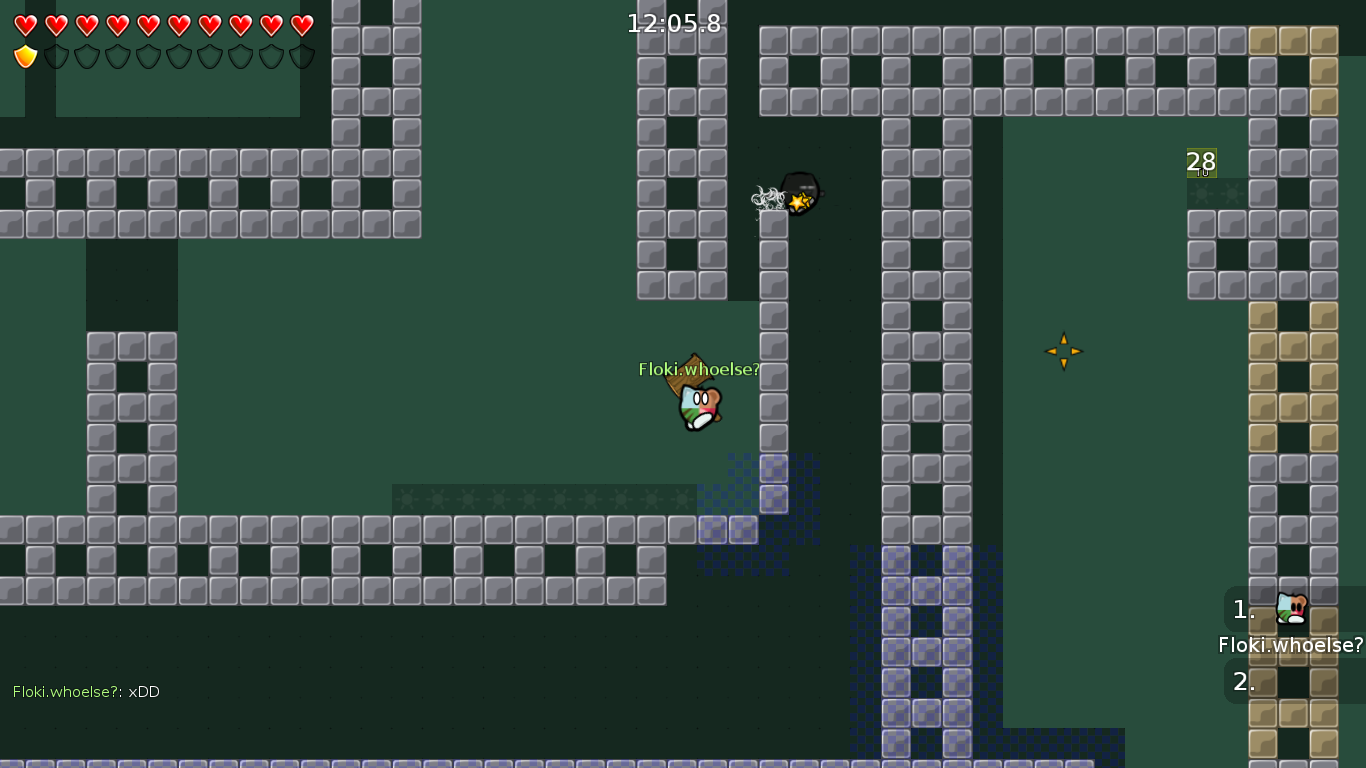The width and height of the screenshot is (1366, 768).
Task: Select the first red heart icon
Action: coord(27,27)
